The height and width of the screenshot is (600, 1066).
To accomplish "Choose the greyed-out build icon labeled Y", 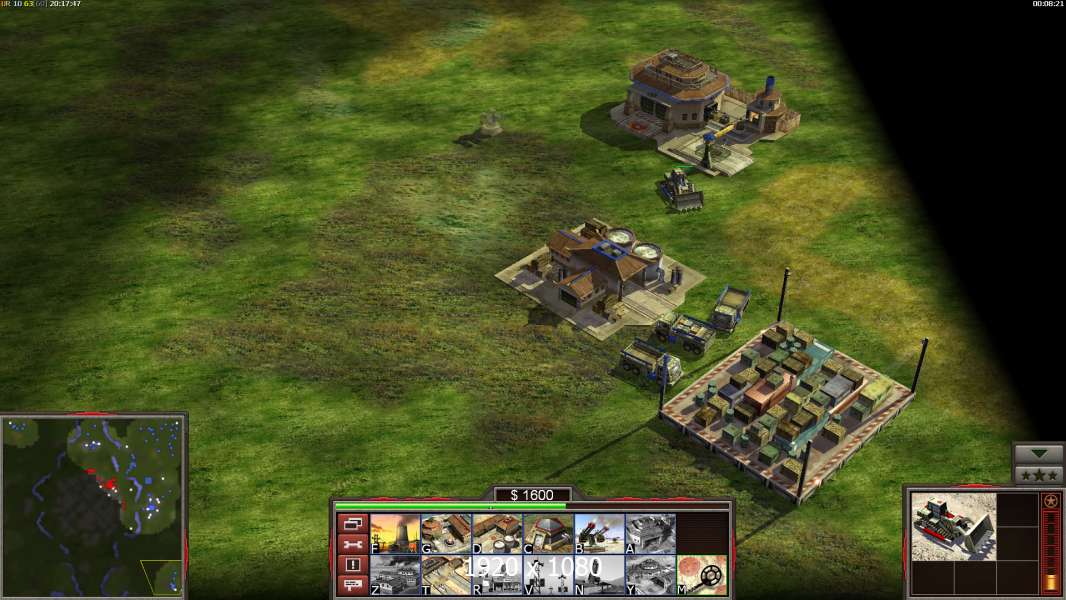I will pos(650,574).
